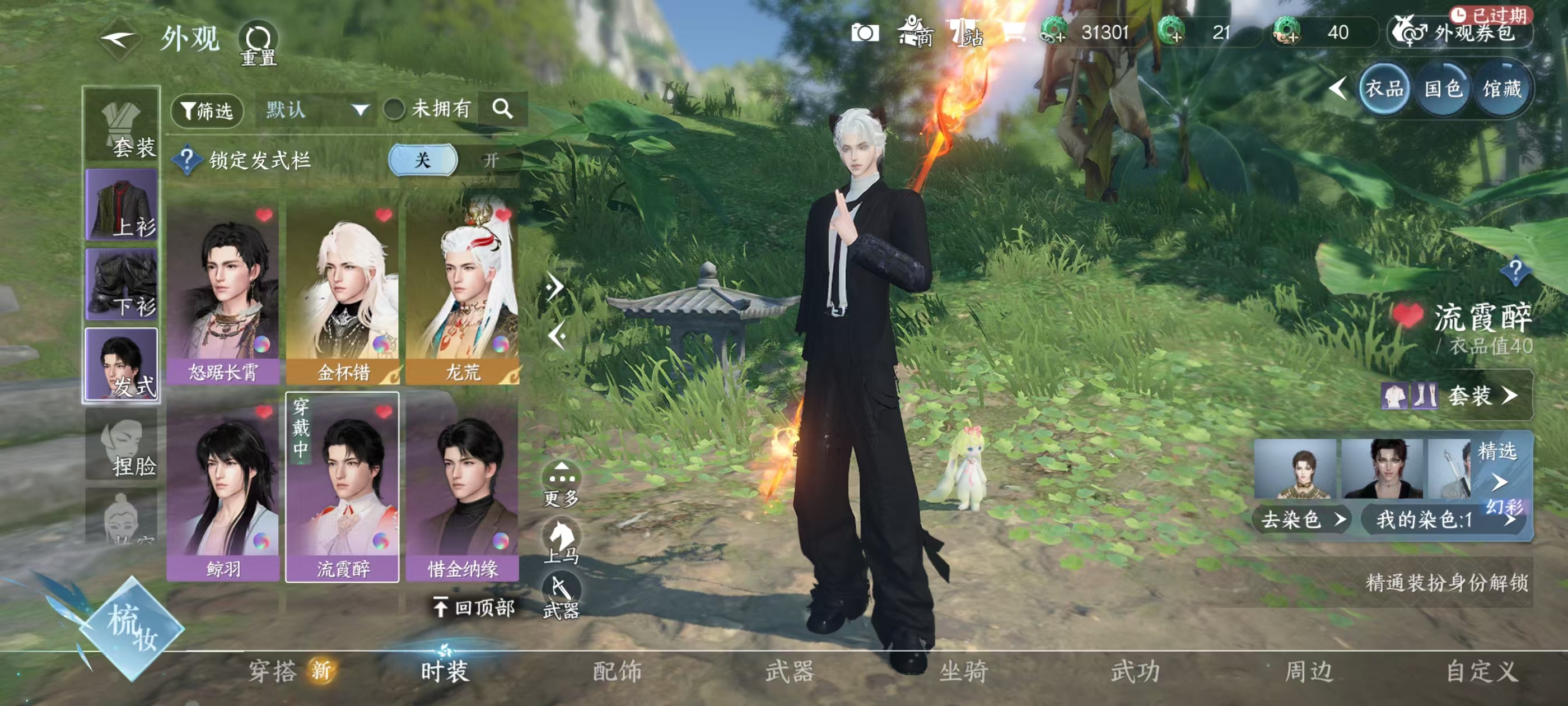
Task: Switch hairstyle lock to 开
Action: (x=491, y=160)
